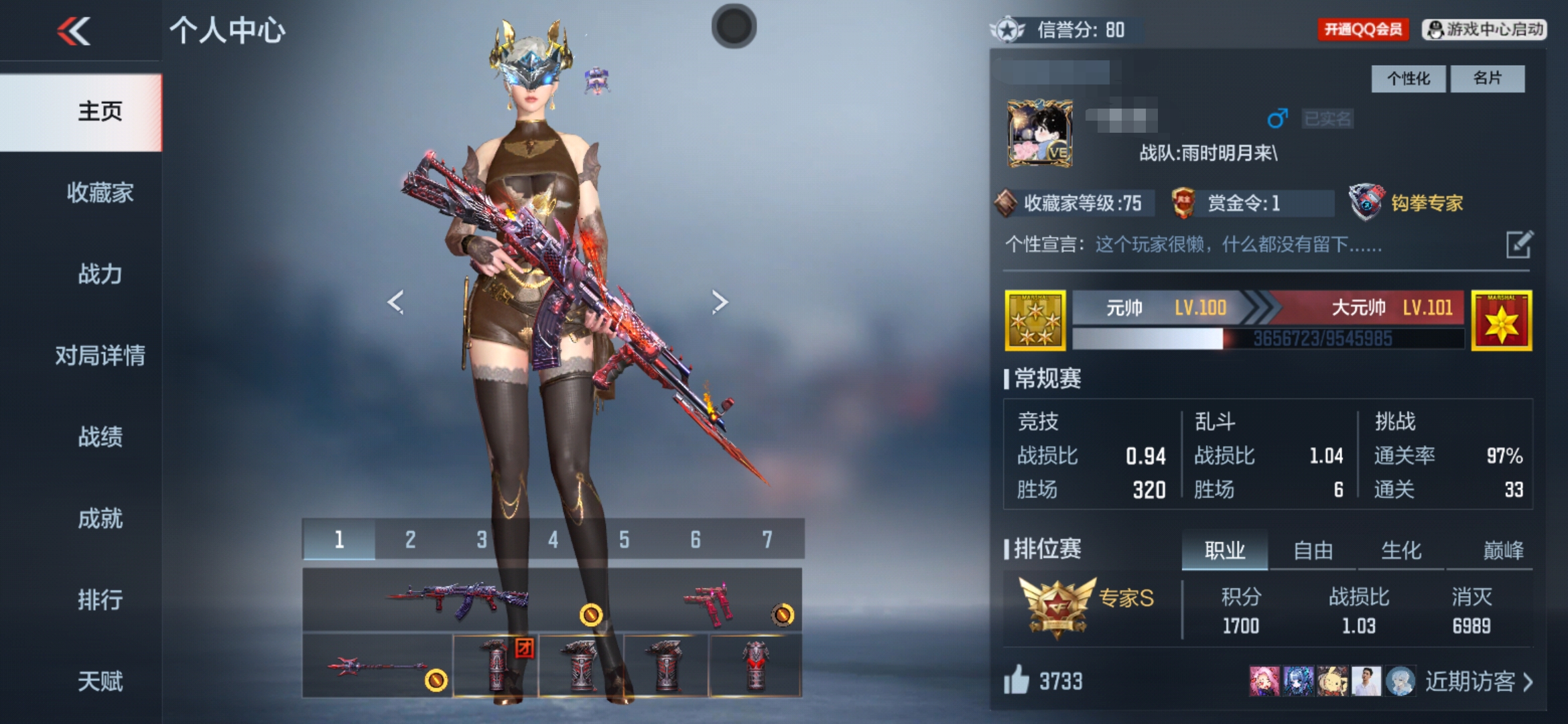Switch ranked stats to 自由 tab
Screen dimensions: 1568x724
point(1313,551)
